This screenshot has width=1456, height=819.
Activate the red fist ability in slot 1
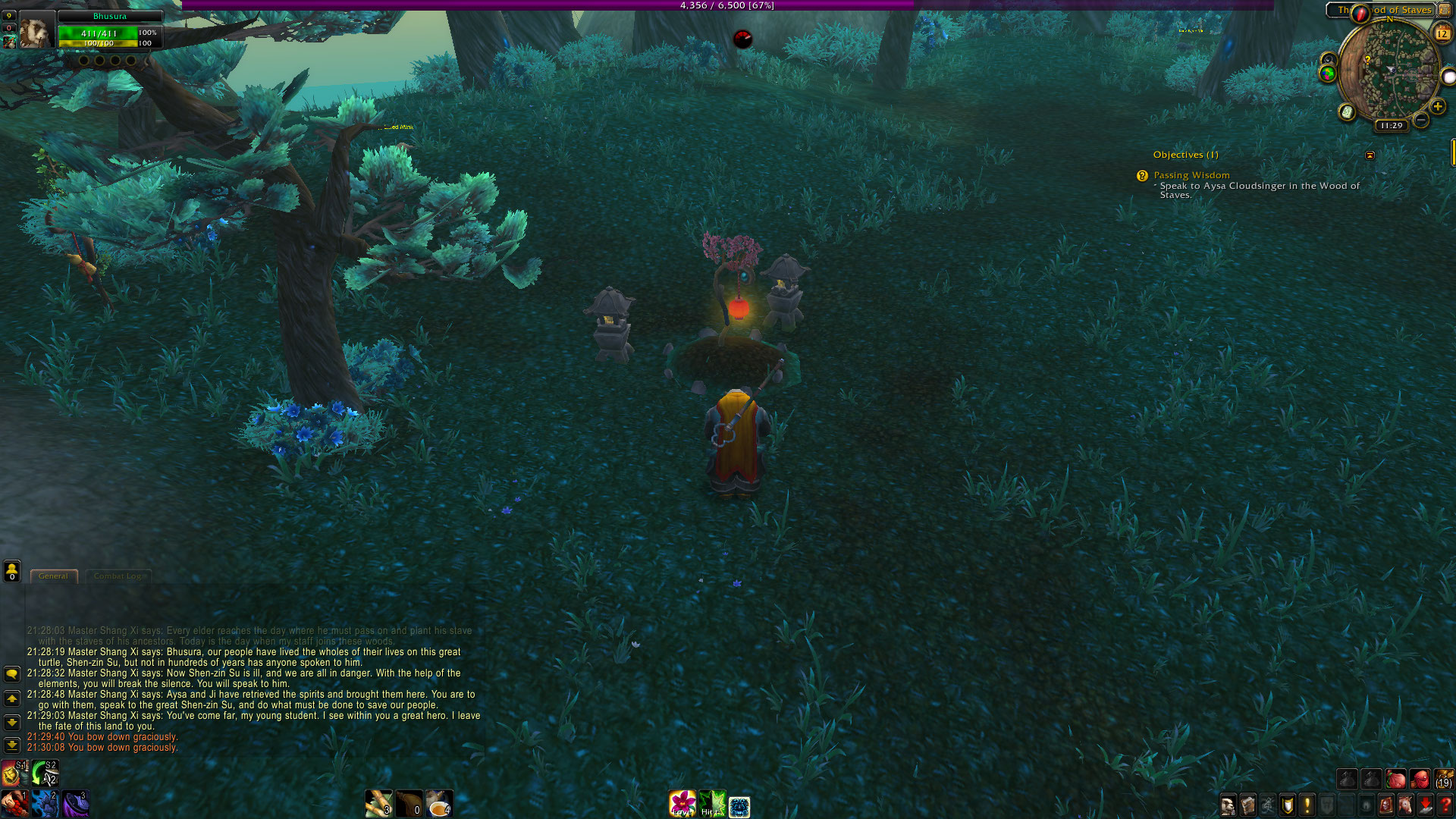pyautogui.click(x=14, y=803)
